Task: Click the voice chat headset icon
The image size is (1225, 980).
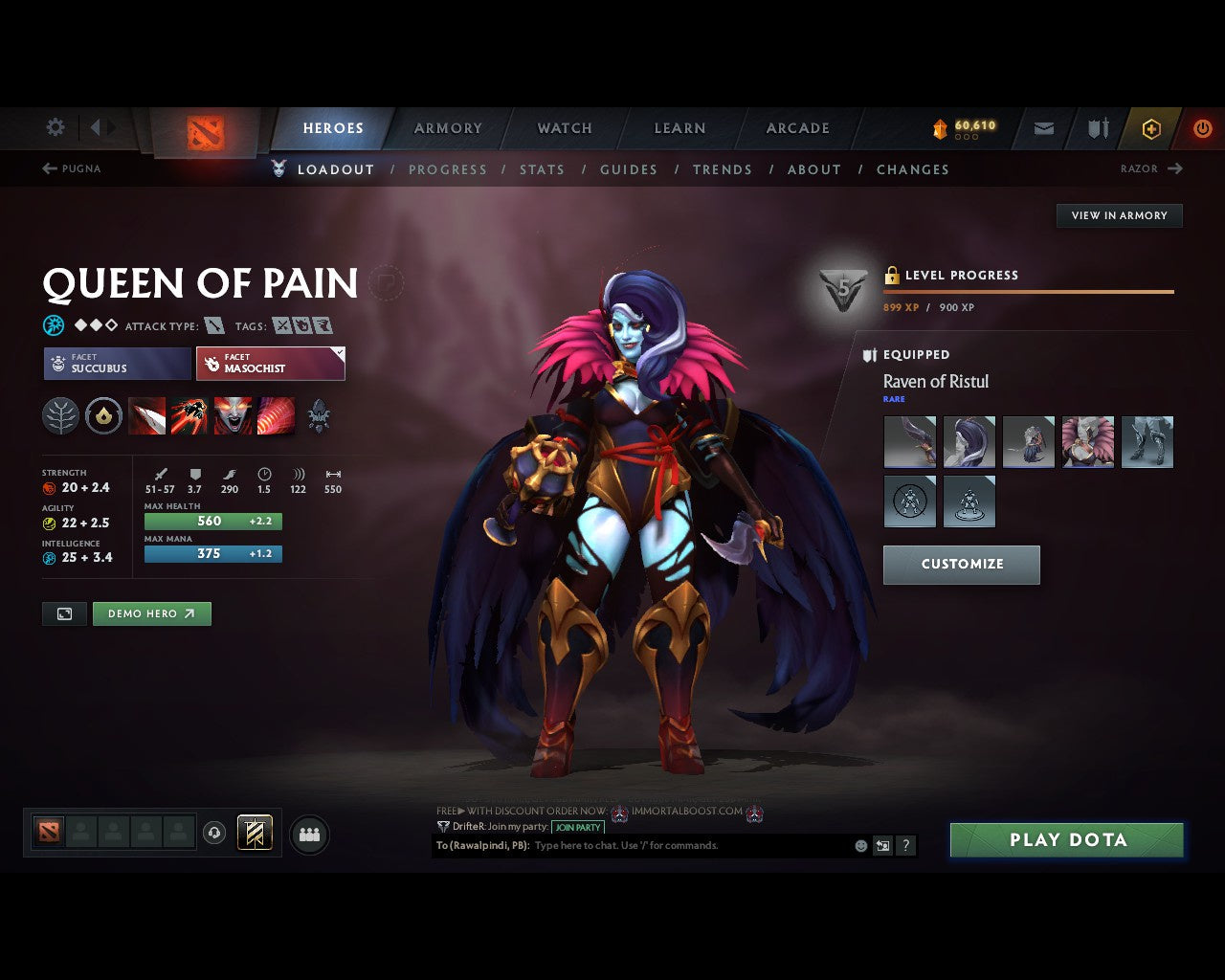Action: pyautogui.click(x=215, y=834)
